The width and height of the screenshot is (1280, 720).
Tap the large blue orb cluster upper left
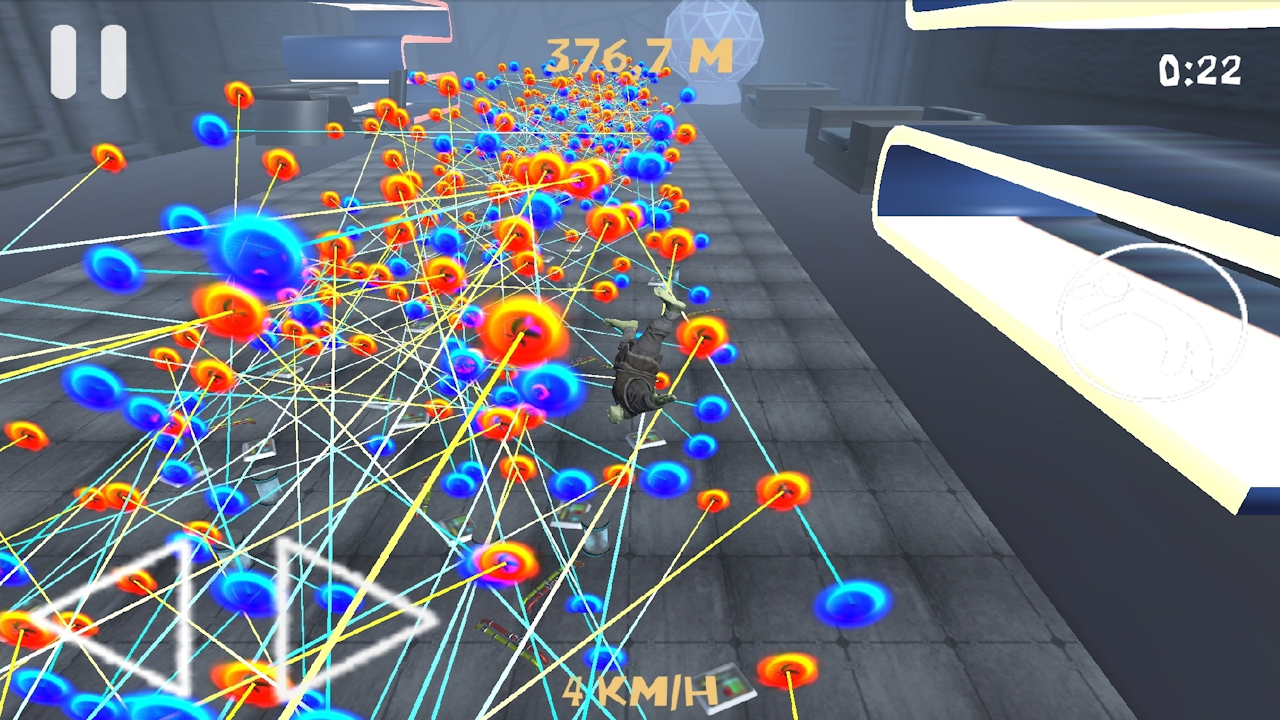(x=257, y=250)
